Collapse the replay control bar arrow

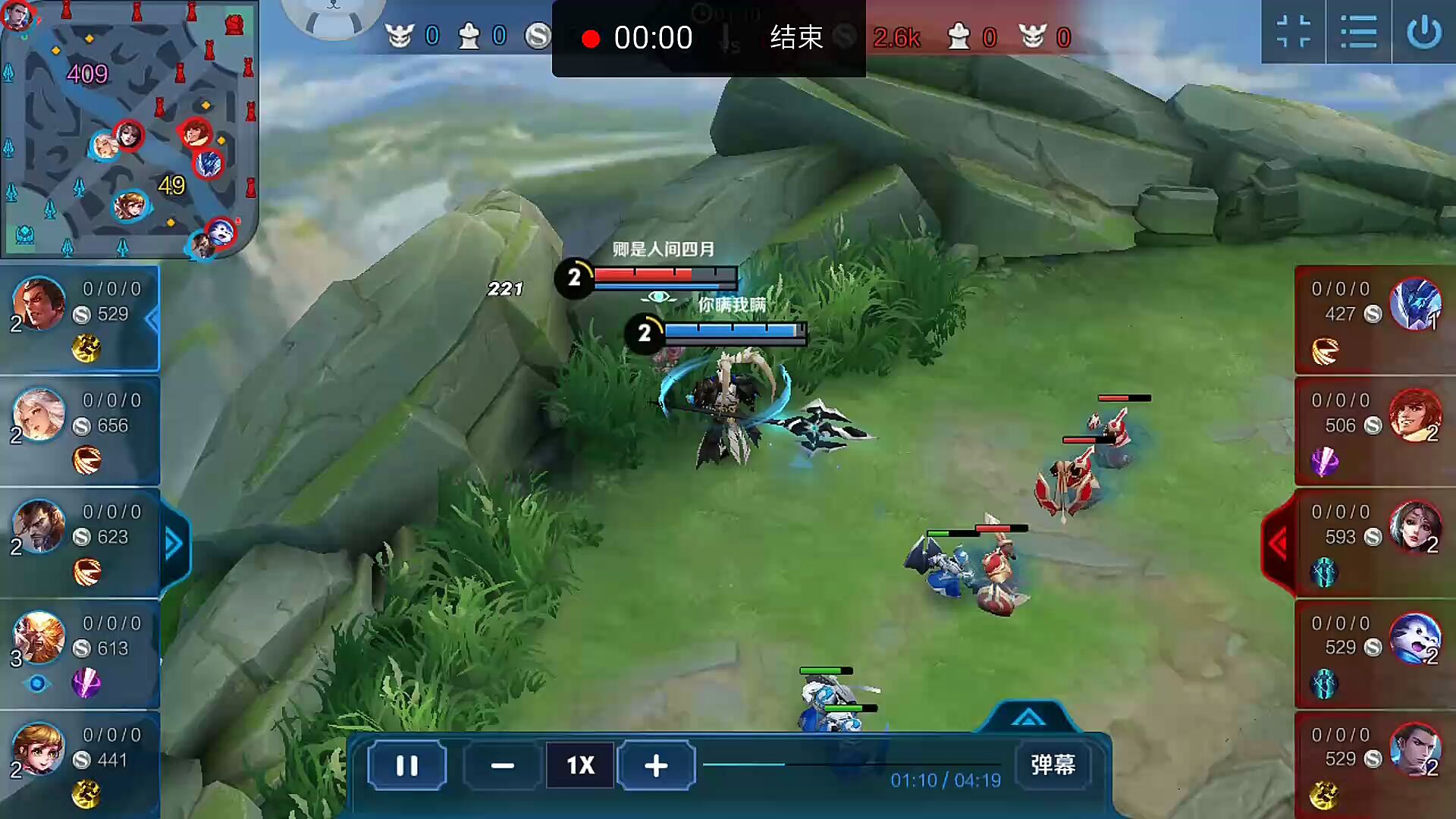1028,717
